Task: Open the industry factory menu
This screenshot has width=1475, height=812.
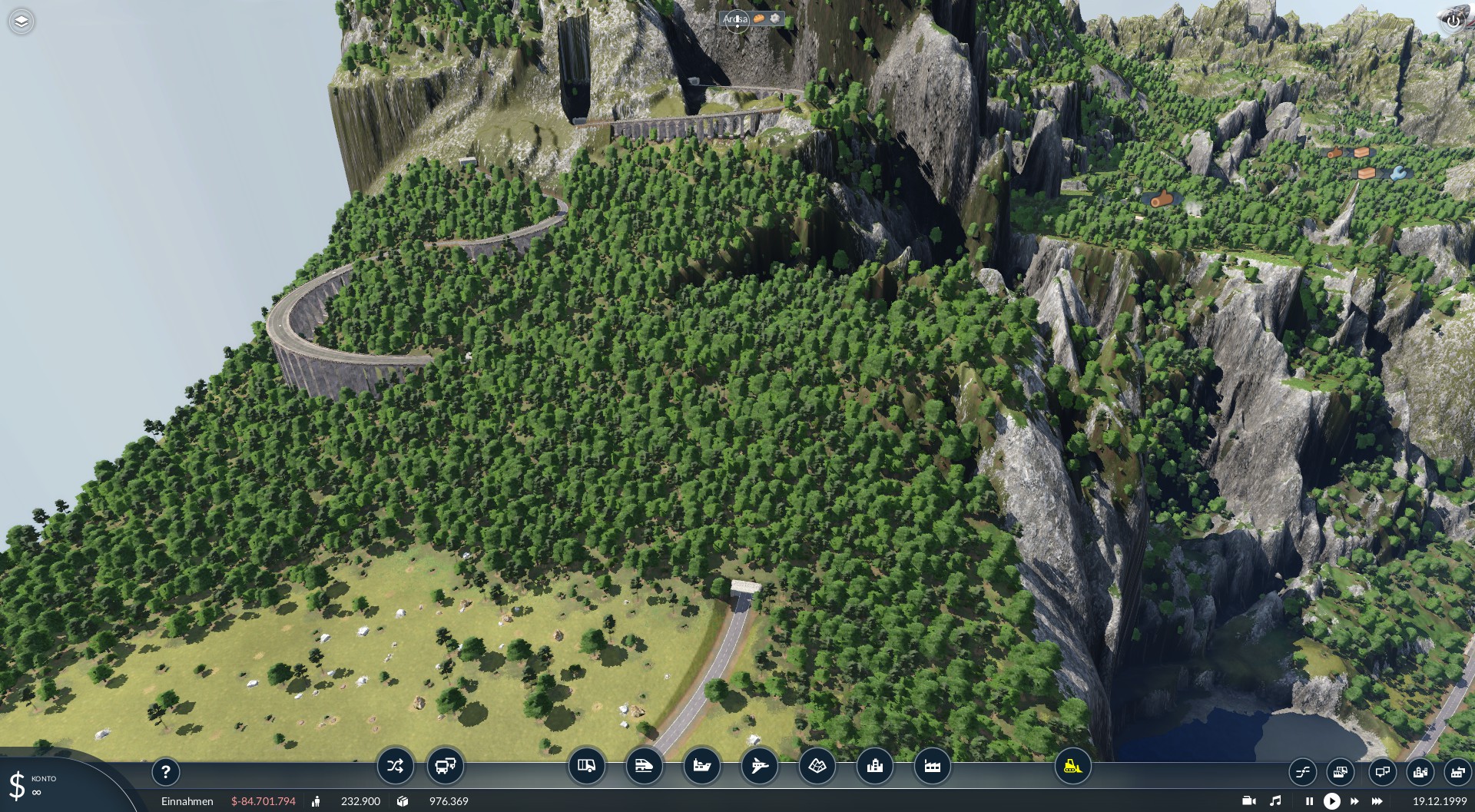Action: [932, 766]
